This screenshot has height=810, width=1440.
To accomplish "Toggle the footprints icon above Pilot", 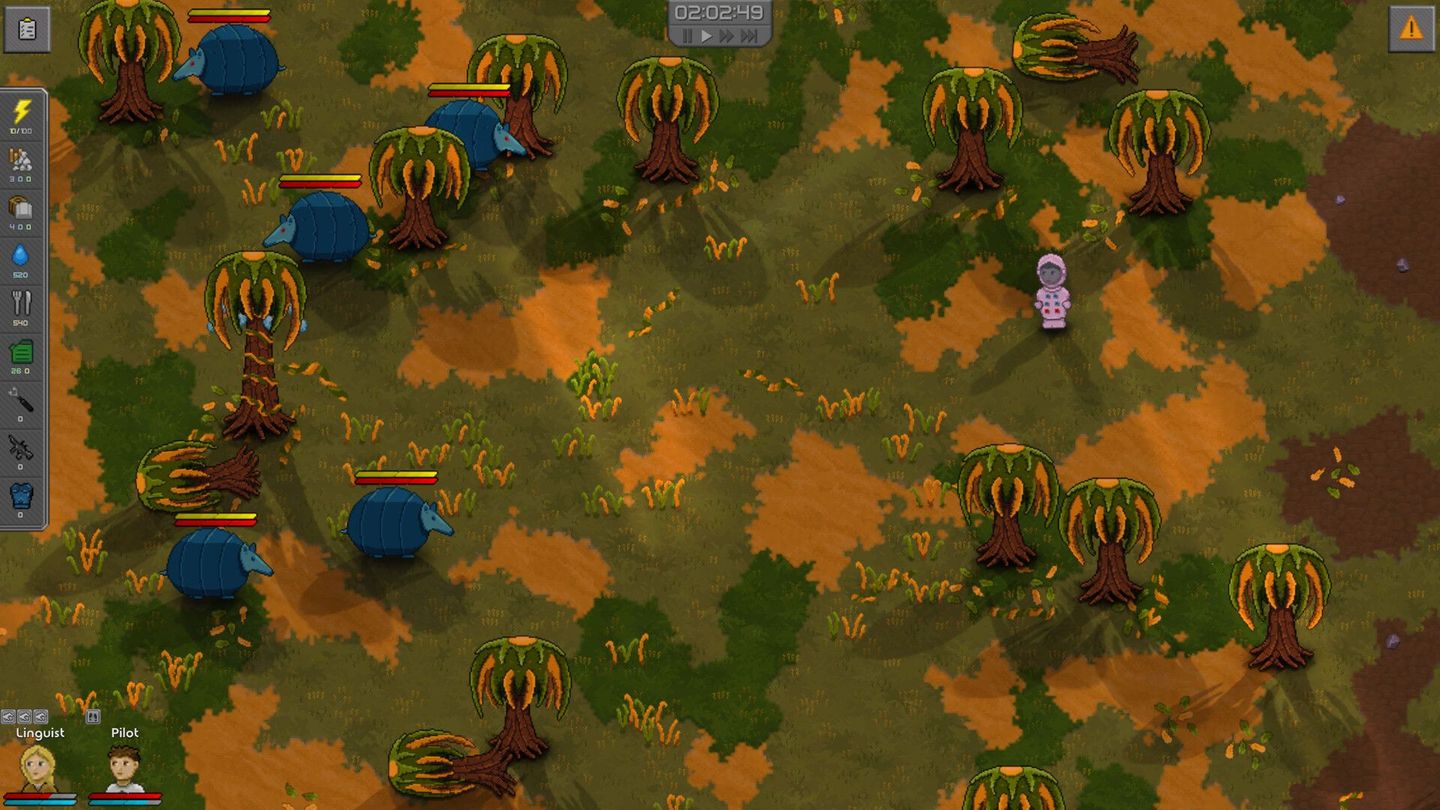I will (x=93, y=716).
